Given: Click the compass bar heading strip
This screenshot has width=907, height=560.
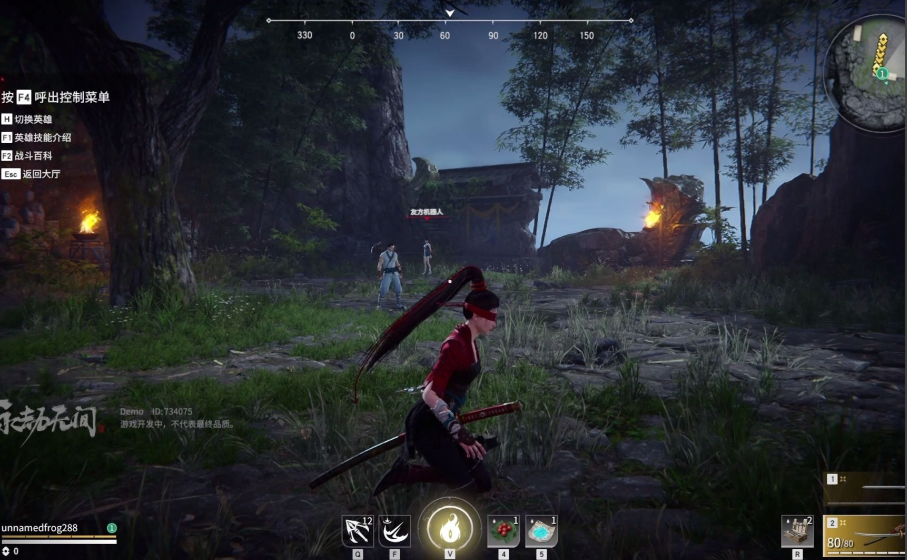Looking at the screenshot, I should (449, 21).
